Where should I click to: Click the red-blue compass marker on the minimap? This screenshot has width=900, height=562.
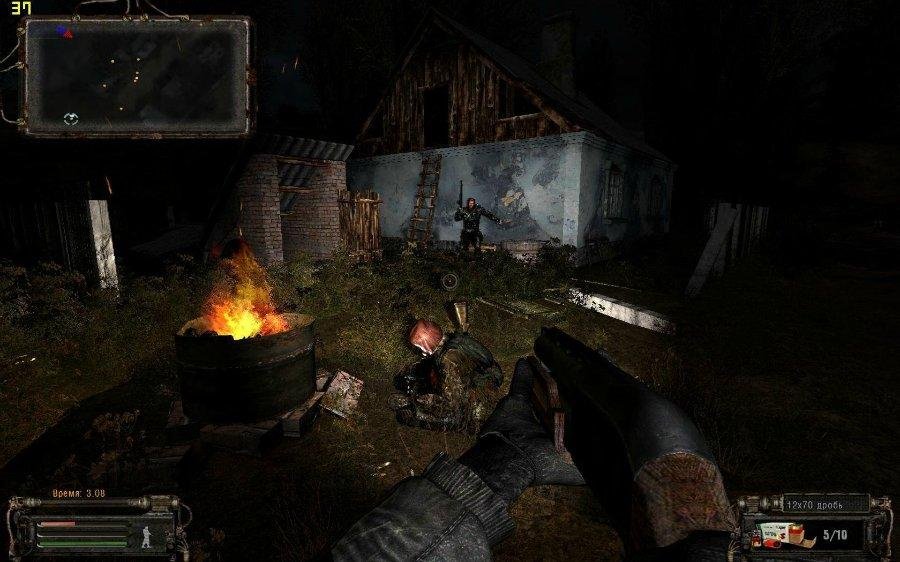click(64, 31)
